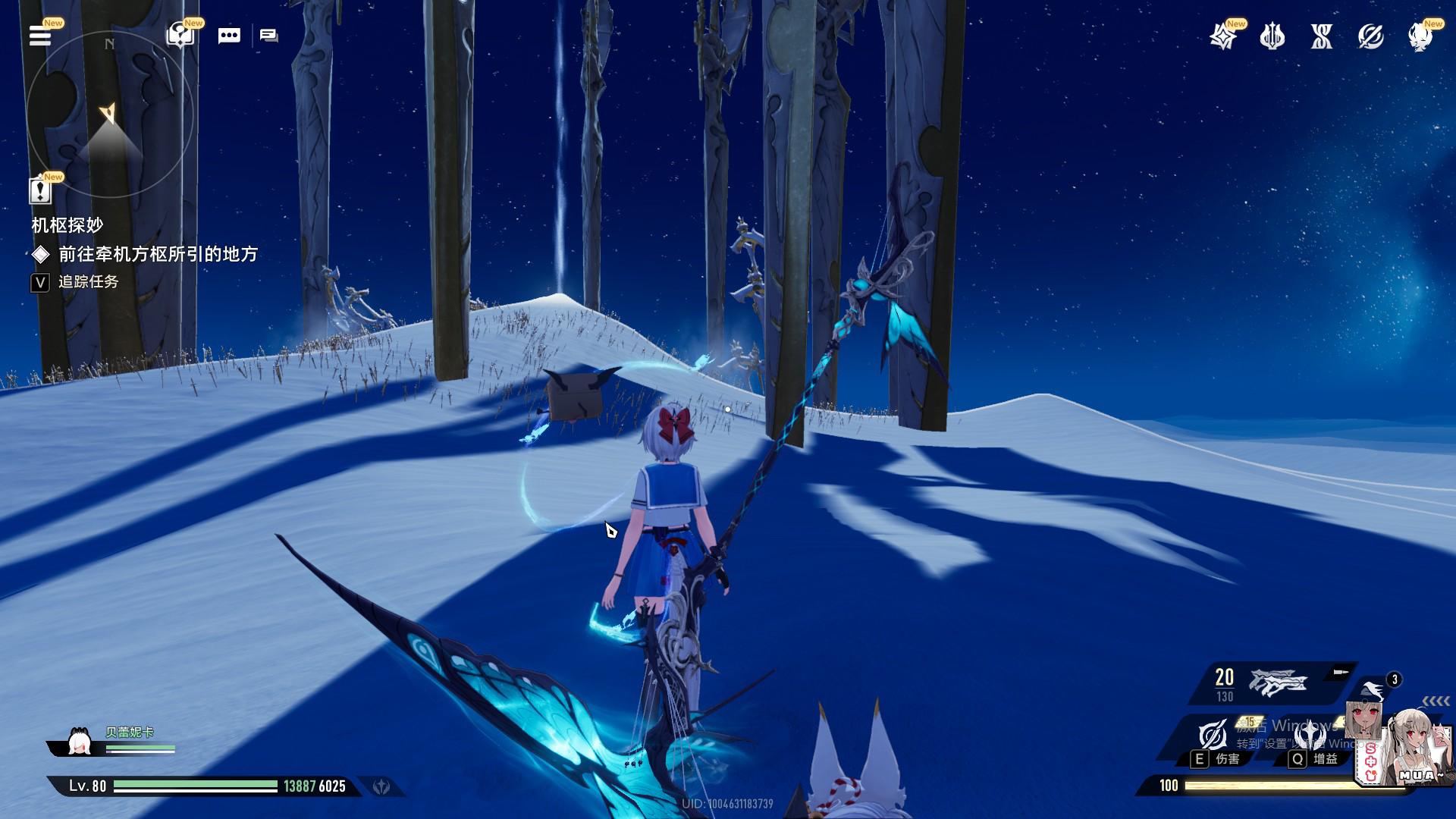
Task: Open the circular compass minimap
Action: [x=110, y=115]
